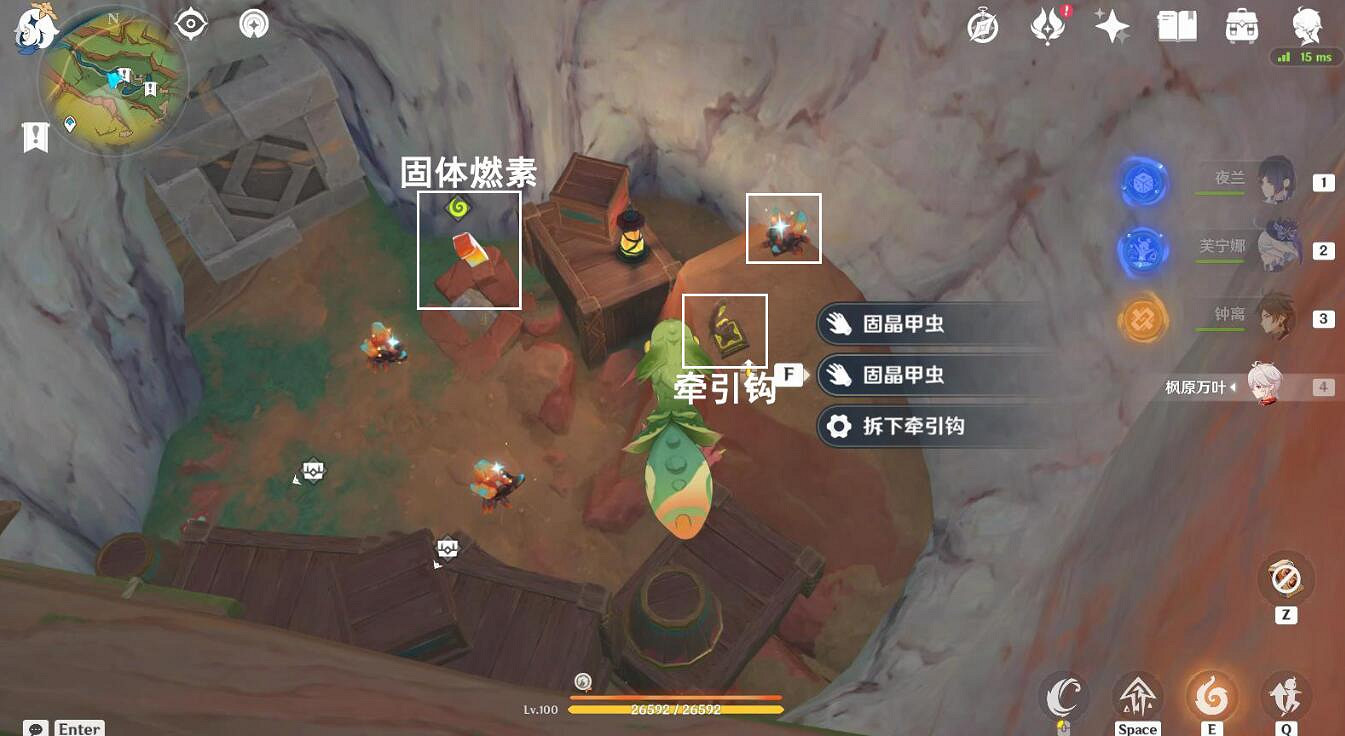Open the Wish star icon
Image resolution: width=1345 pixels, height=736 pixels.
(x=1111, y=26)
